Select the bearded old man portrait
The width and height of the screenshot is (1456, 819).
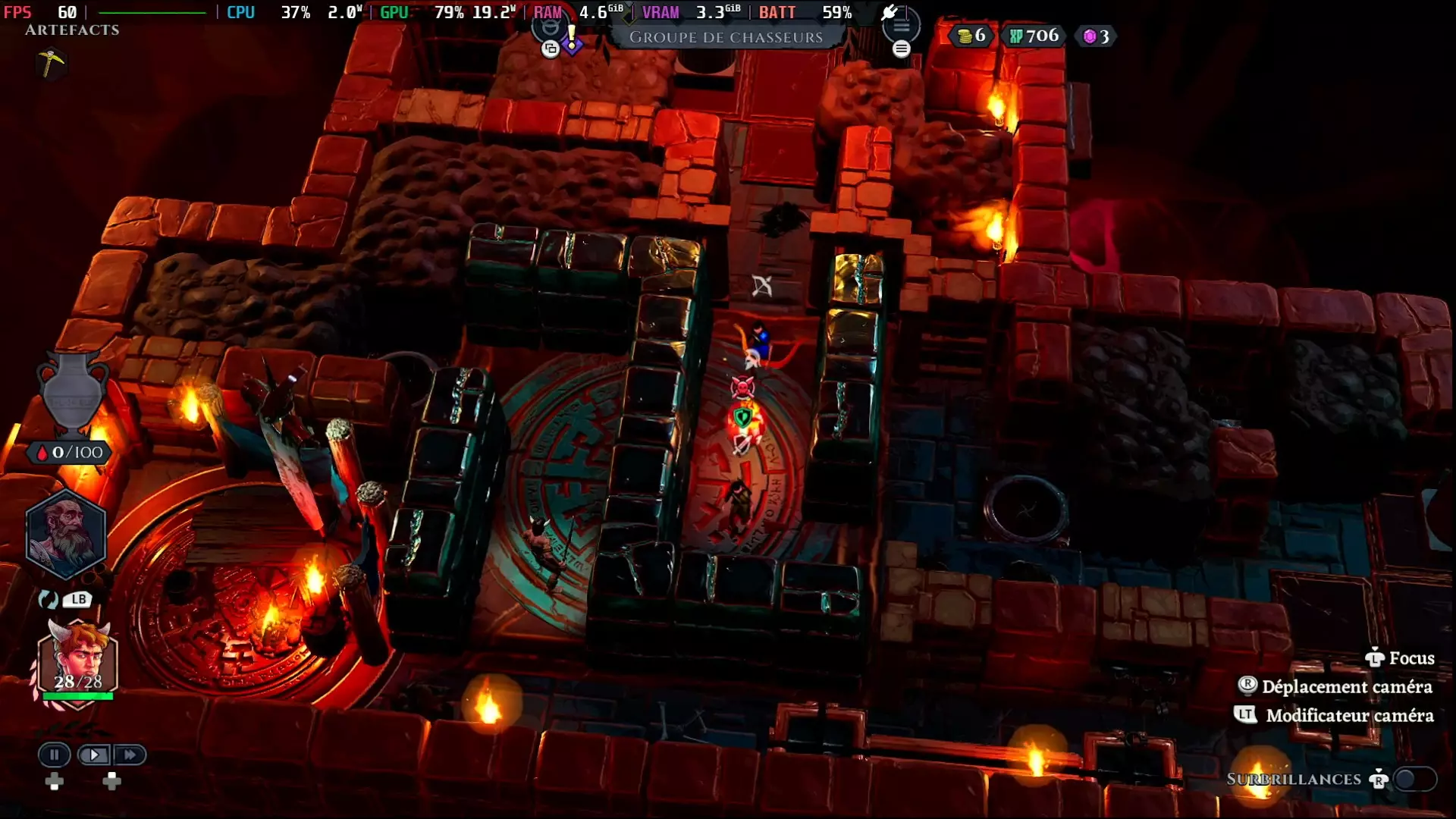(x=66, y=534)
